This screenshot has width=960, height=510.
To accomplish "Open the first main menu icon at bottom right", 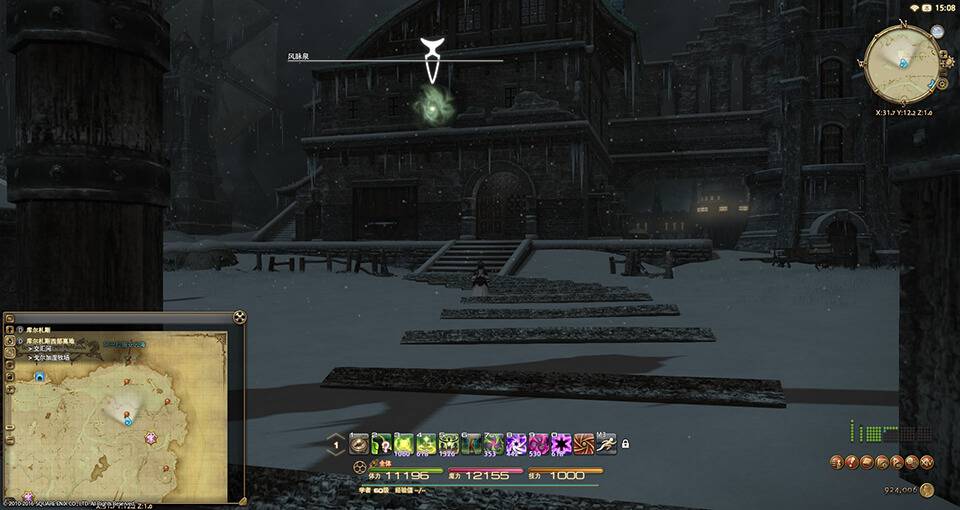I will point(836,461).
